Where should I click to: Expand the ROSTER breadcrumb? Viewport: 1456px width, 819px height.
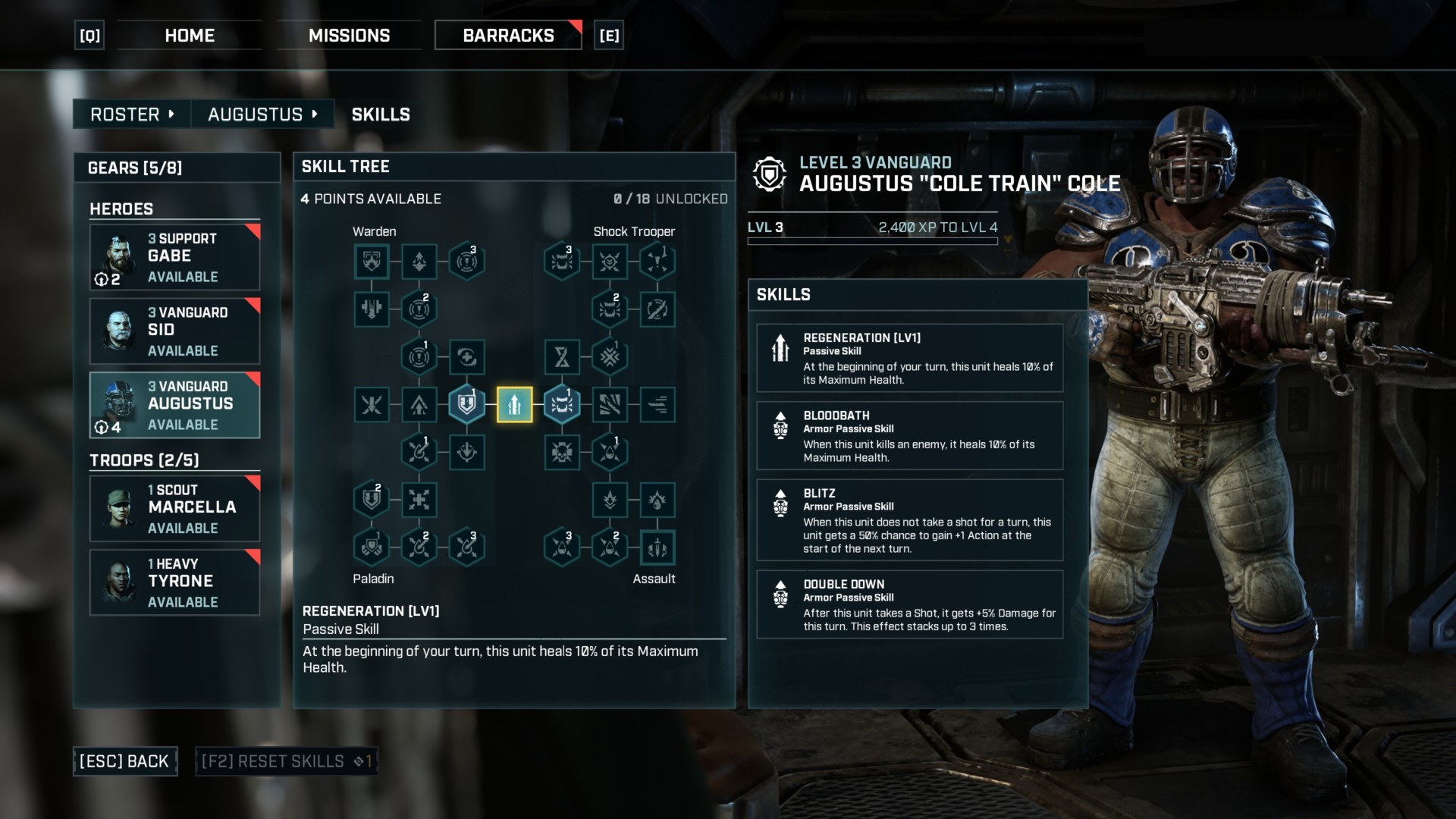click(130, 114)
